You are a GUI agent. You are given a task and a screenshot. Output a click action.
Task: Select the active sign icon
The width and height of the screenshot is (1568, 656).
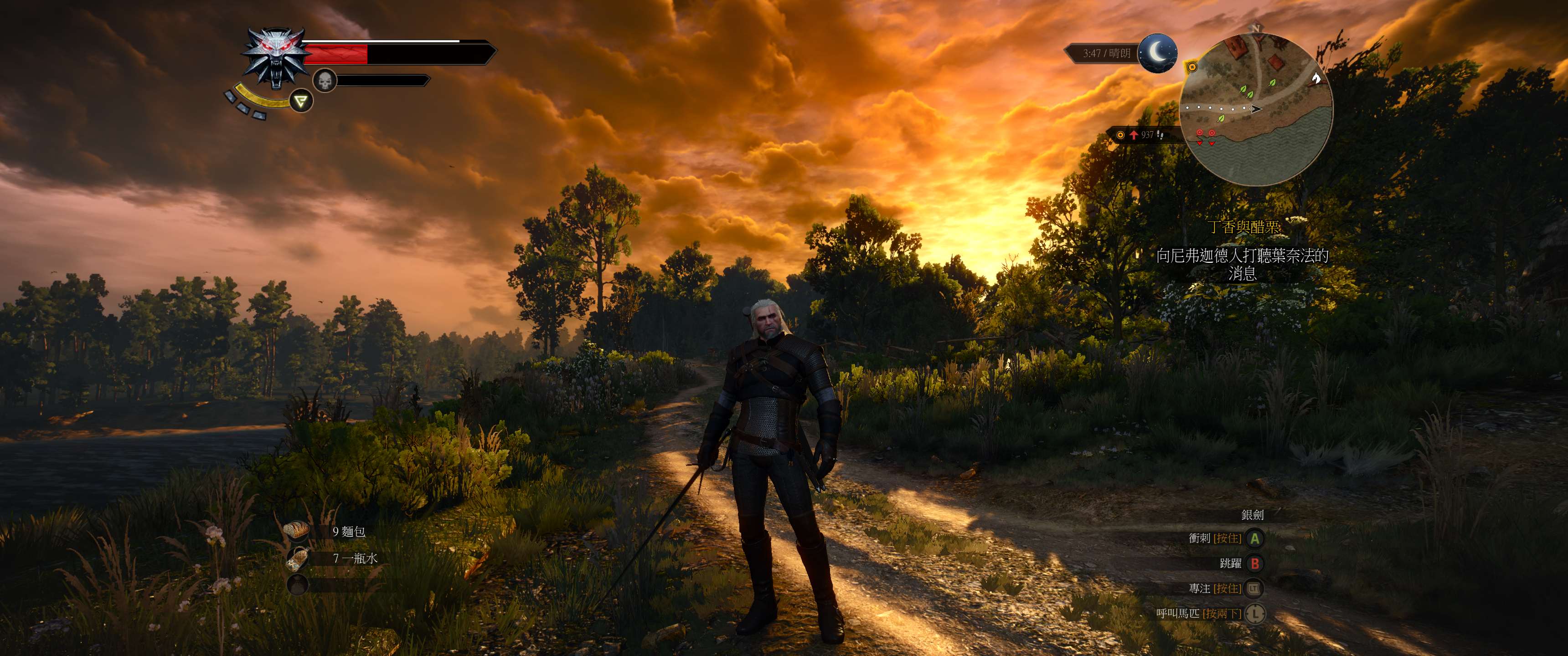pos(301,100)
